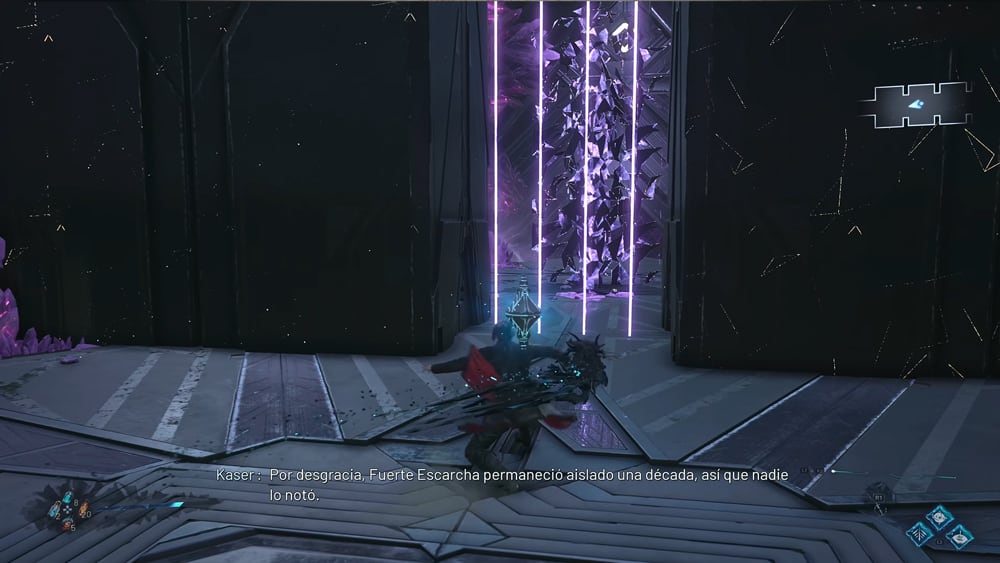Open the corridor minimap
The height and width of the screenshot is (563, 1000).
click(918, 105)
